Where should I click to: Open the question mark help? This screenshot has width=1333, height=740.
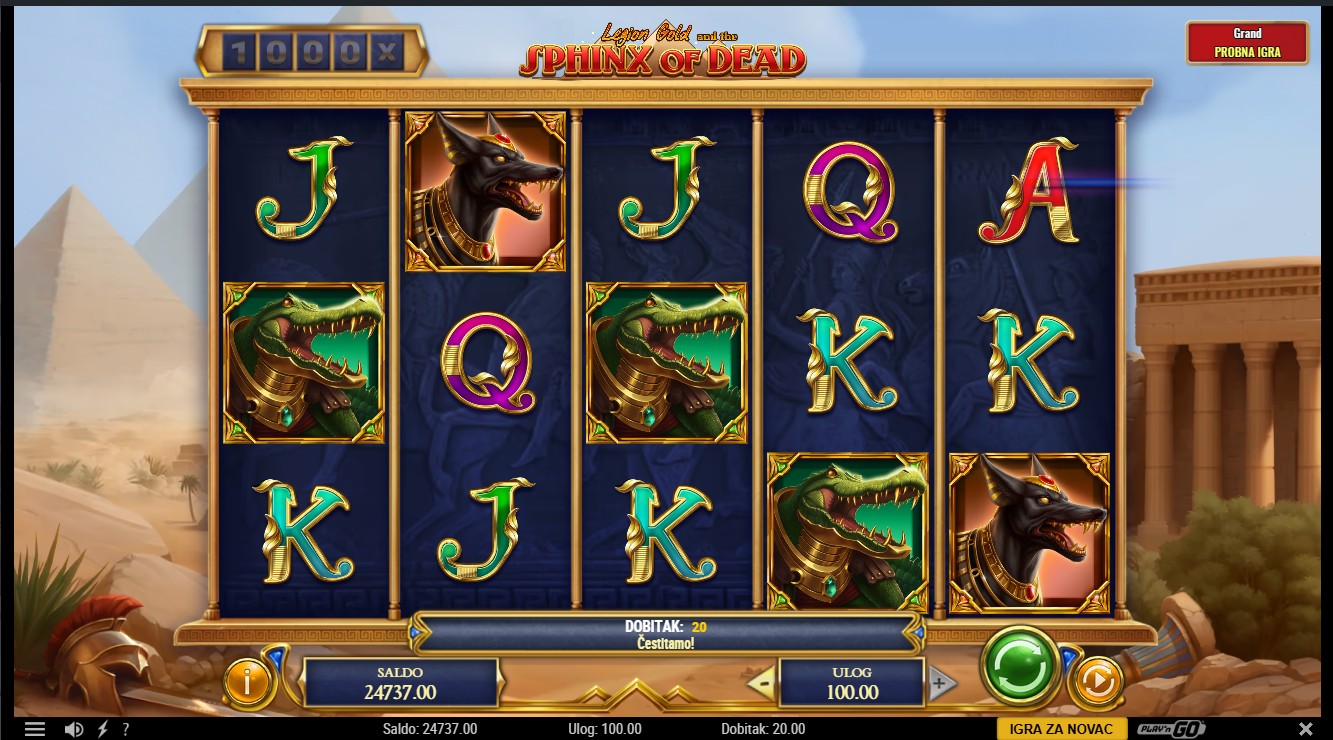point(126,729)
